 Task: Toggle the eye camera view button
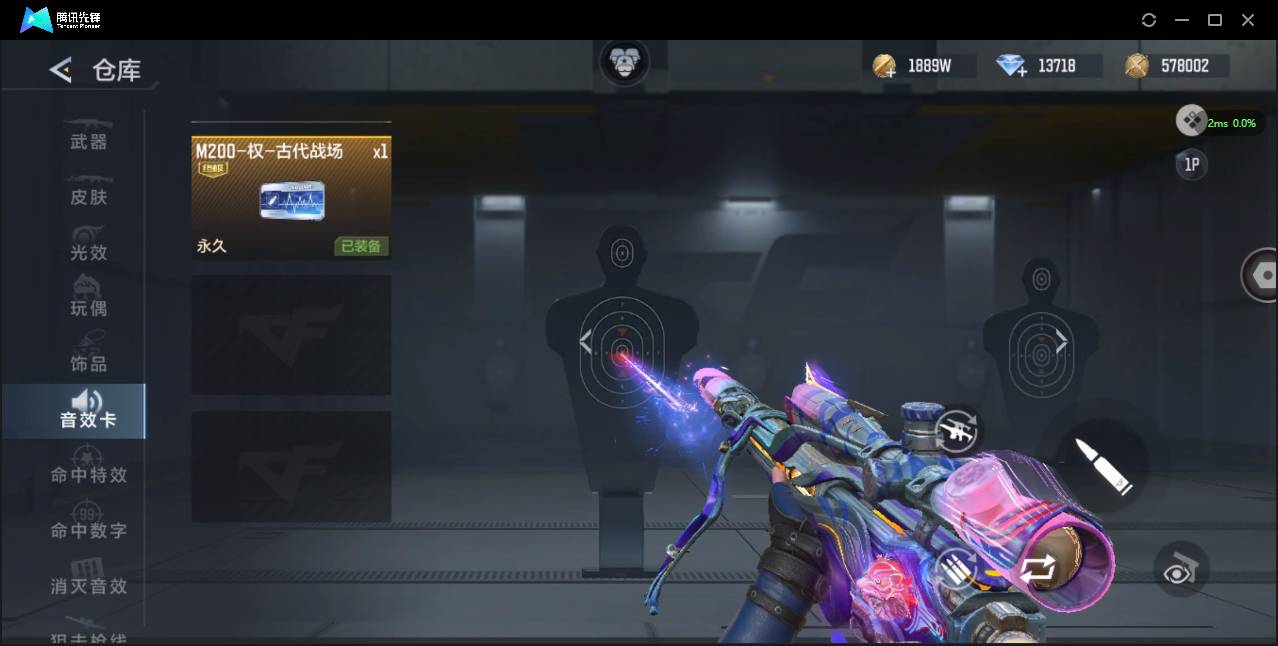(x=1181, y=571)
